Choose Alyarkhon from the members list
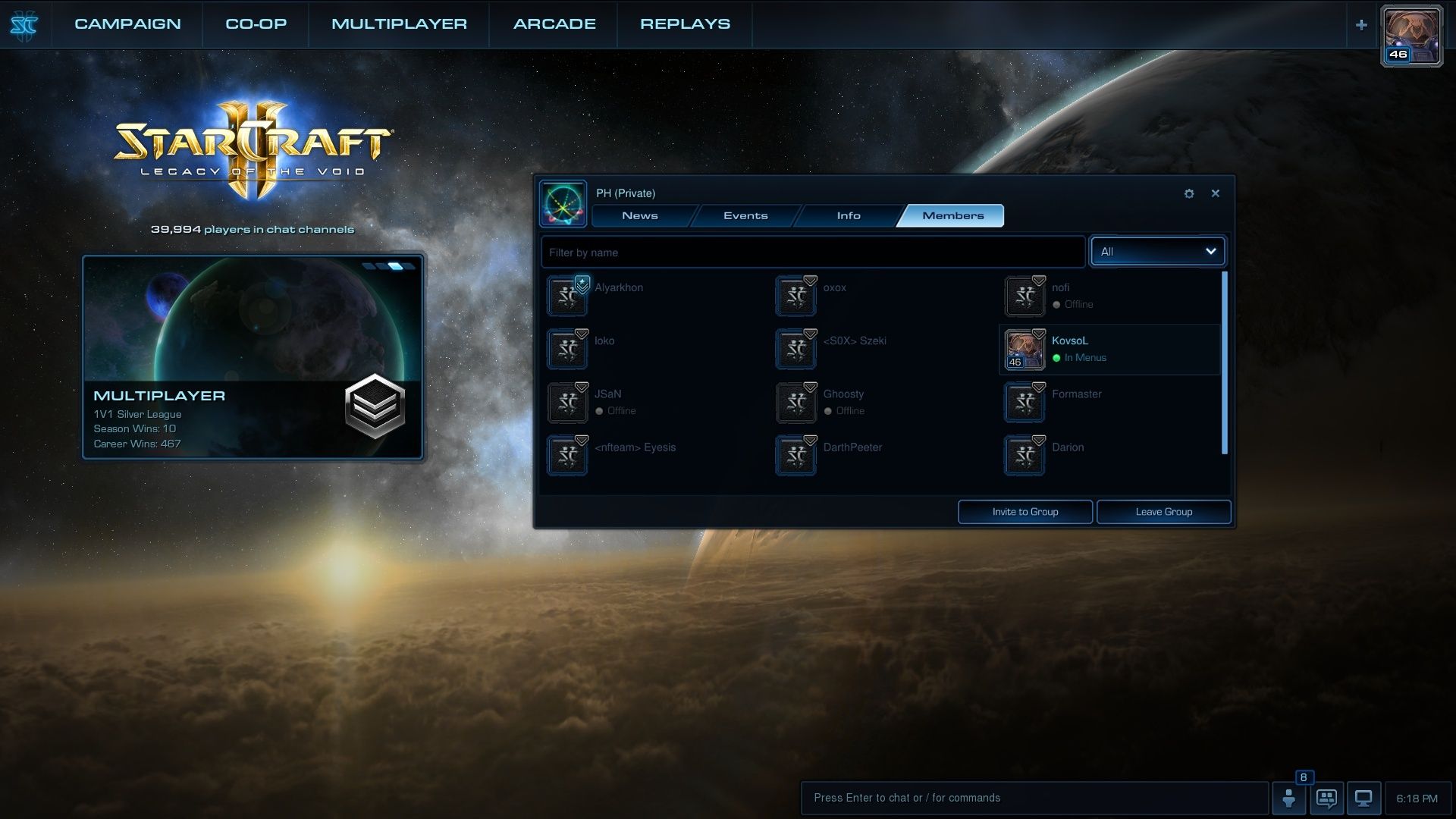This screenshot has height=819, width=1456. [619, 288]
